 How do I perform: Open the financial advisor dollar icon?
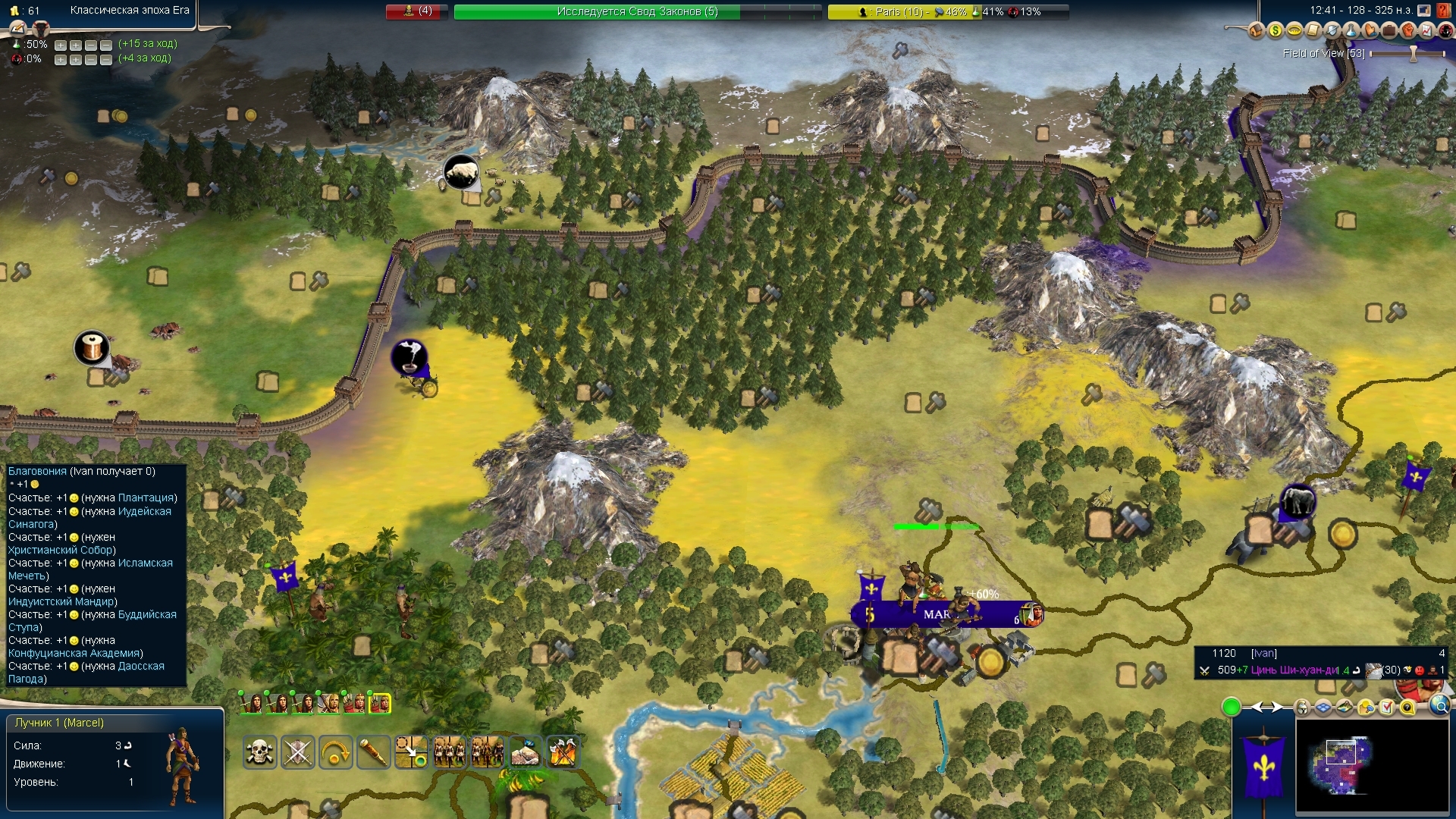coord(1275,30)
